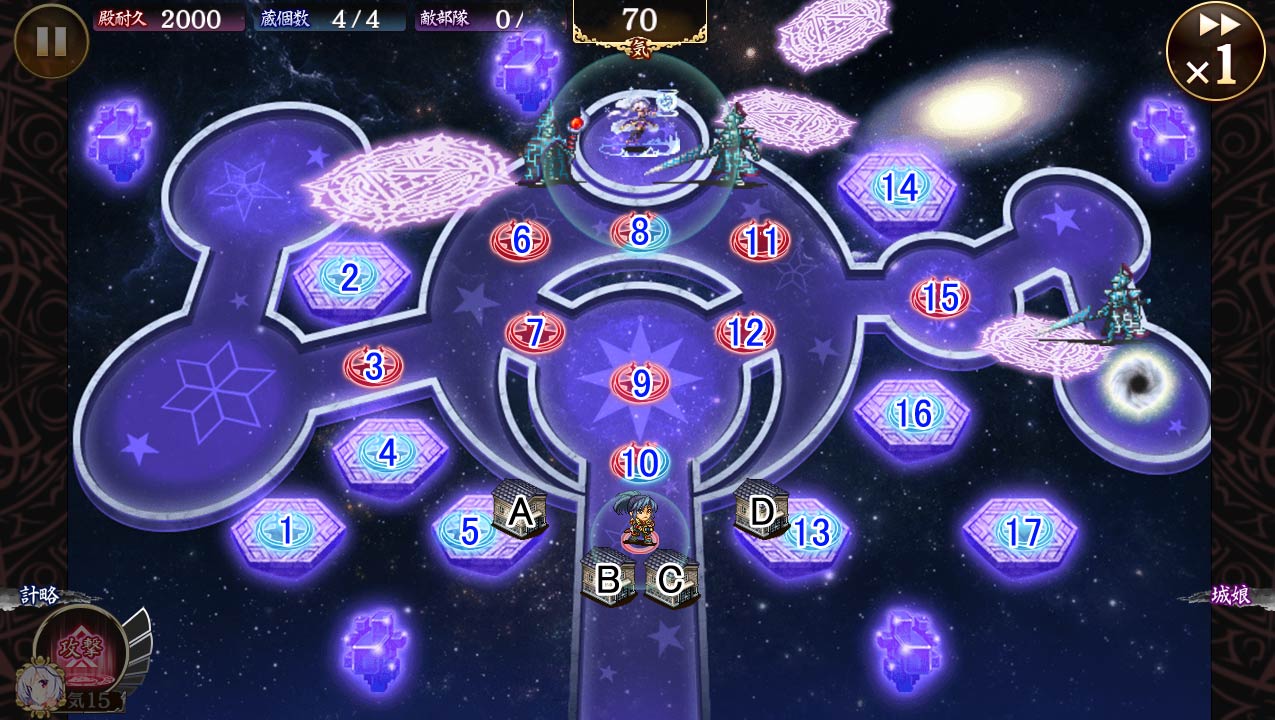Select storehouse labeled A
The image size is (1275, 720).
point(519,511)
